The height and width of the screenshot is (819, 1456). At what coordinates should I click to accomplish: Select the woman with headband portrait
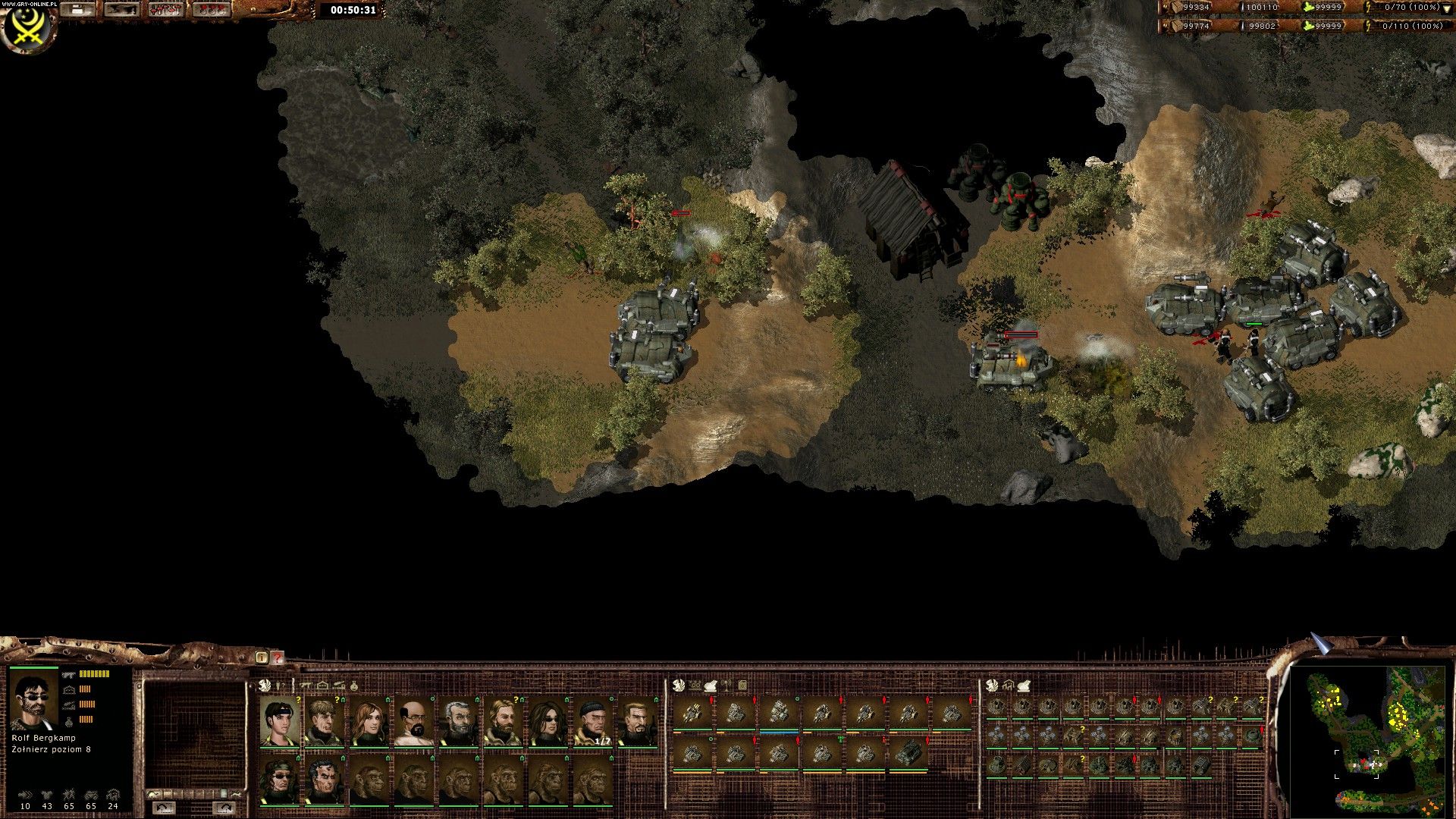[279, 721]
